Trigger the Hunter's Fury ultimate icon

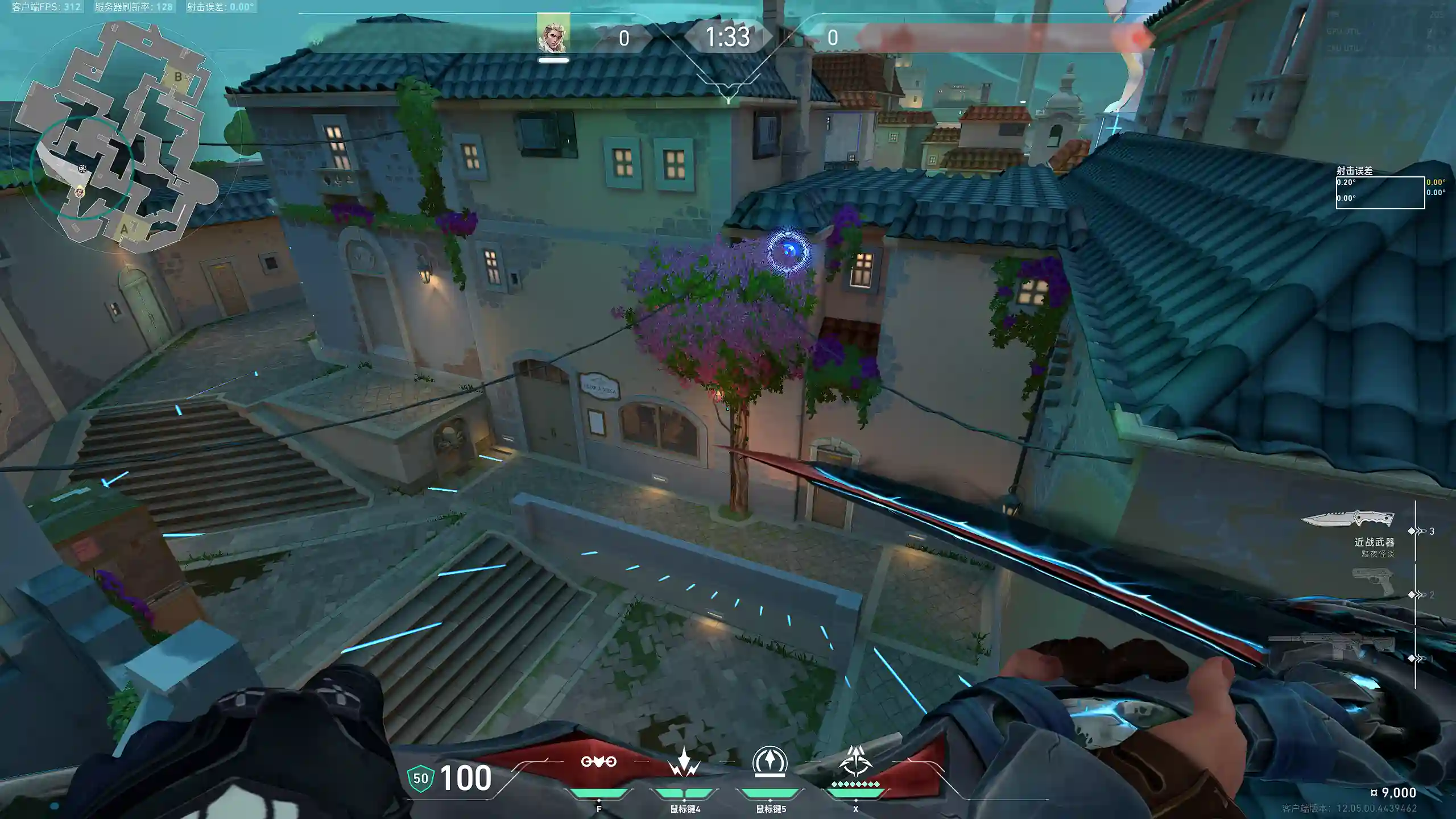pos(855,762)
